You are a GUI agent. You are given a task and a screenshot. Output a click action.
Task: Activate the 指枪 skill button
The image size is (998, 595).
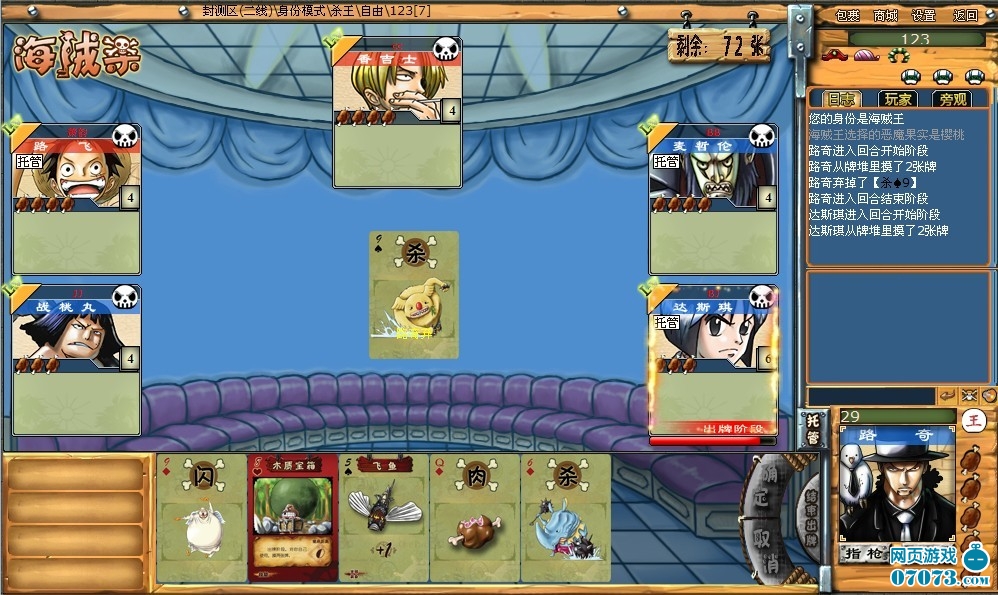(x=862, y=553)
